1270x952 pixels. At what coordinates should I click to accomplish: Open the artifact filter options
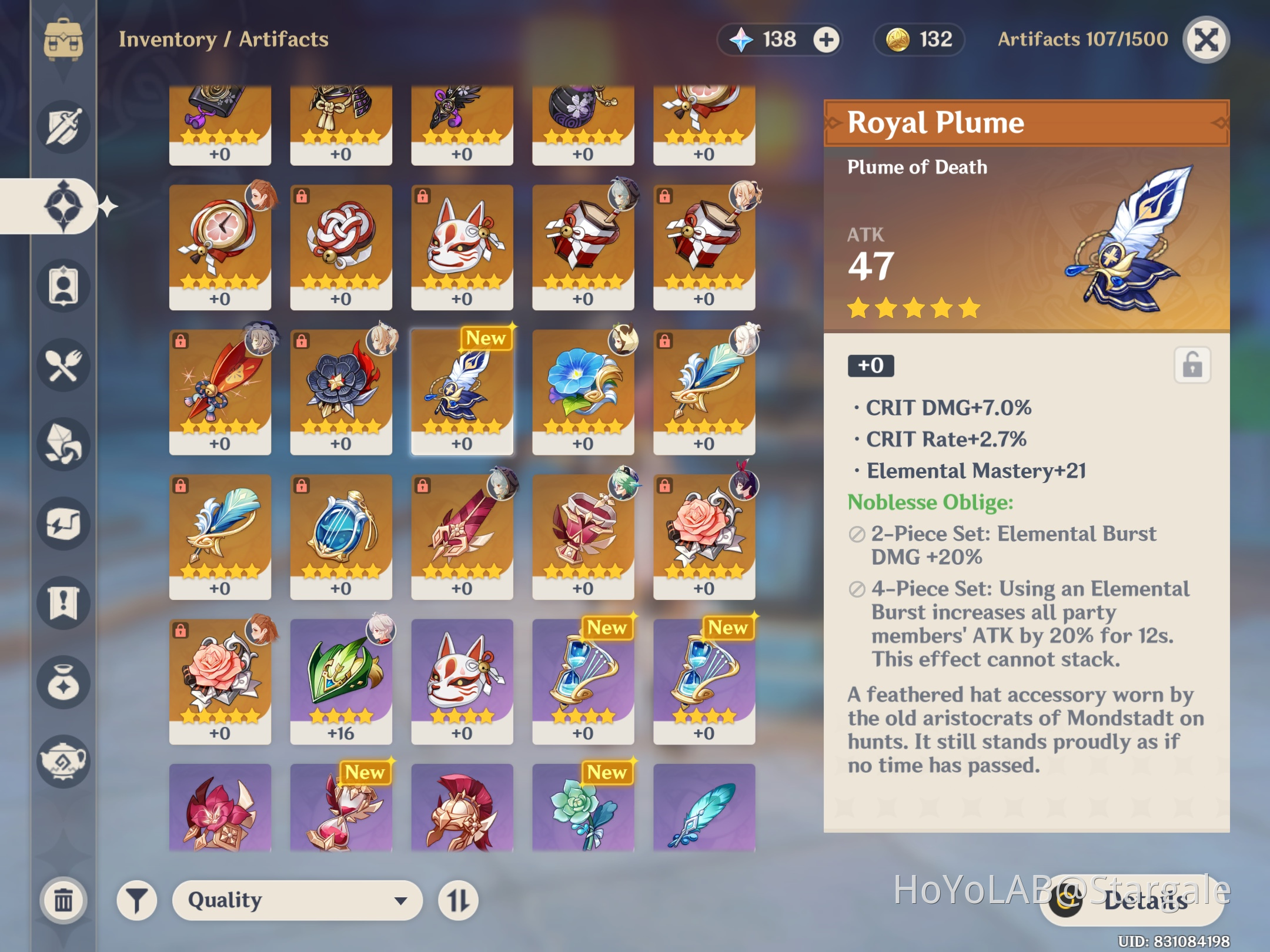point(136,900)
